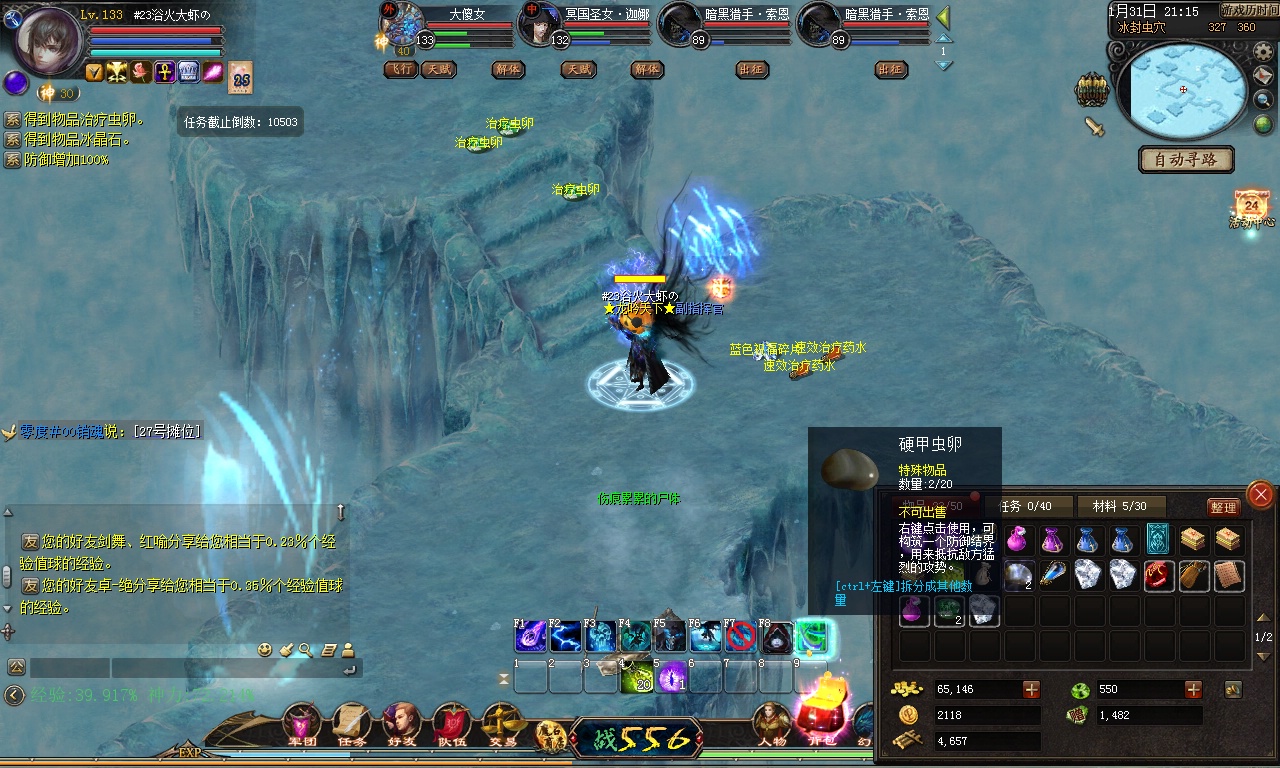
Task: Click the 飞行 button under the first party portrait
Action: 401,70
